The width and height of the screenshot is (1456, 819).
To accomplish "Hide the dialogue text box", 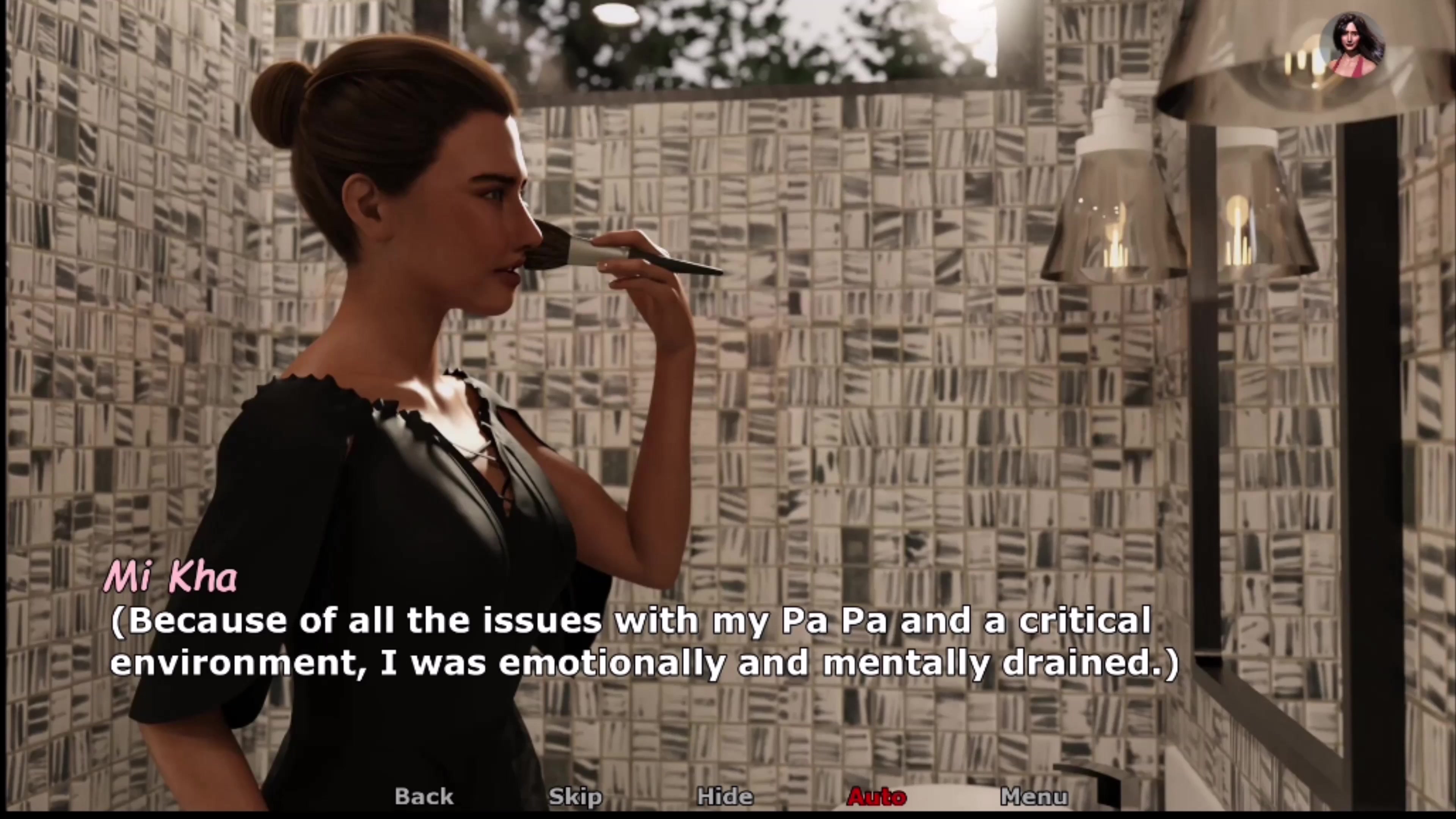I will point(725,796).
